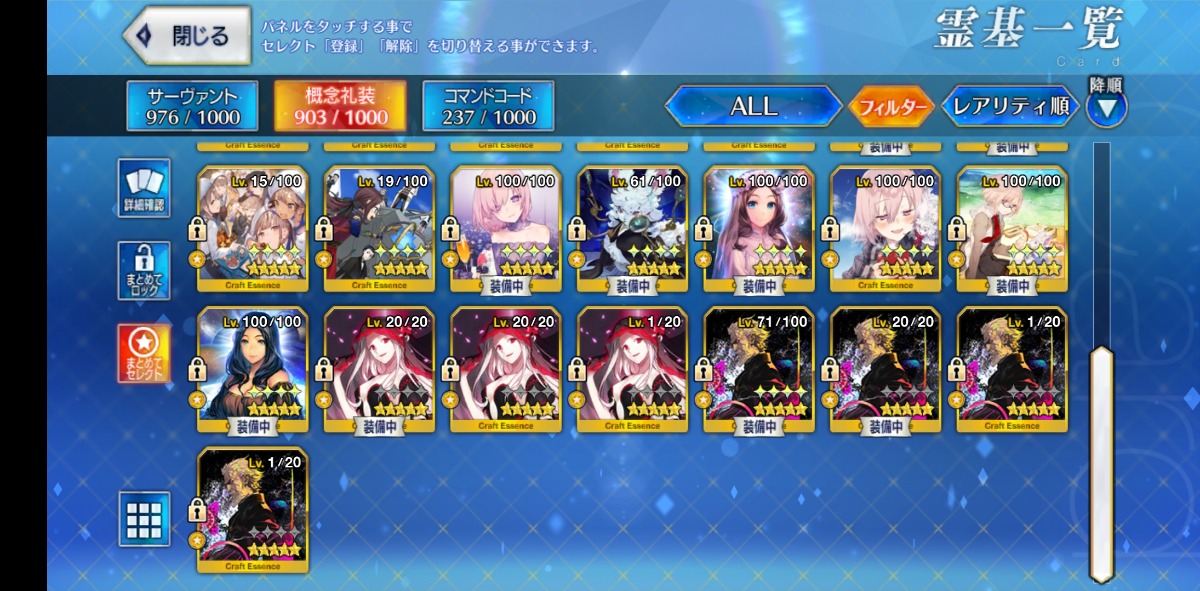This screenshot has height=591, width=1200.
Task: Change sort order via レアリティ順
Action: click(1010, 106)
